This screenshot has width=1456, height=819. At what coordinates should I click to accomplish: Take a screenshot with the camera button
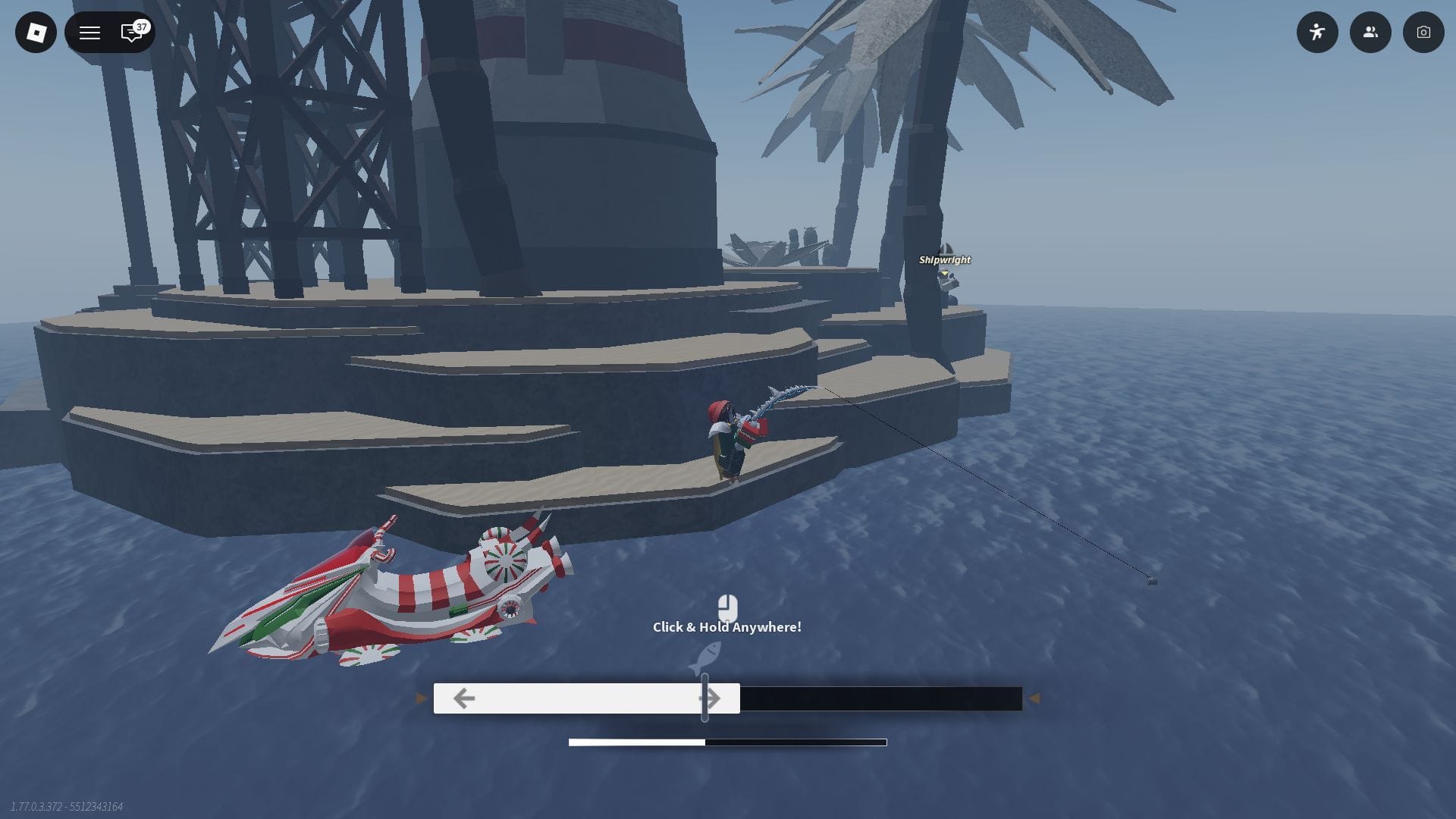(1423, 33)
